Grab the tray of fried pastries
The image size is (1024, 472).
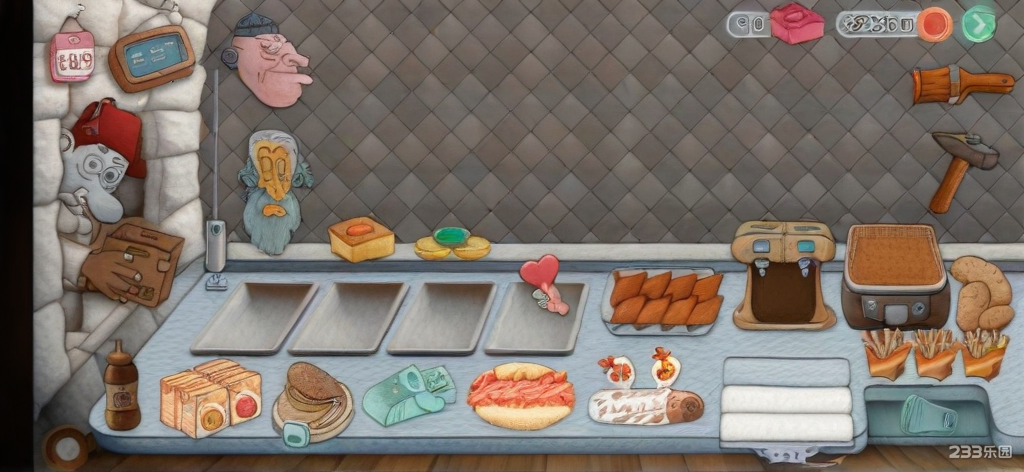point(664,299)
